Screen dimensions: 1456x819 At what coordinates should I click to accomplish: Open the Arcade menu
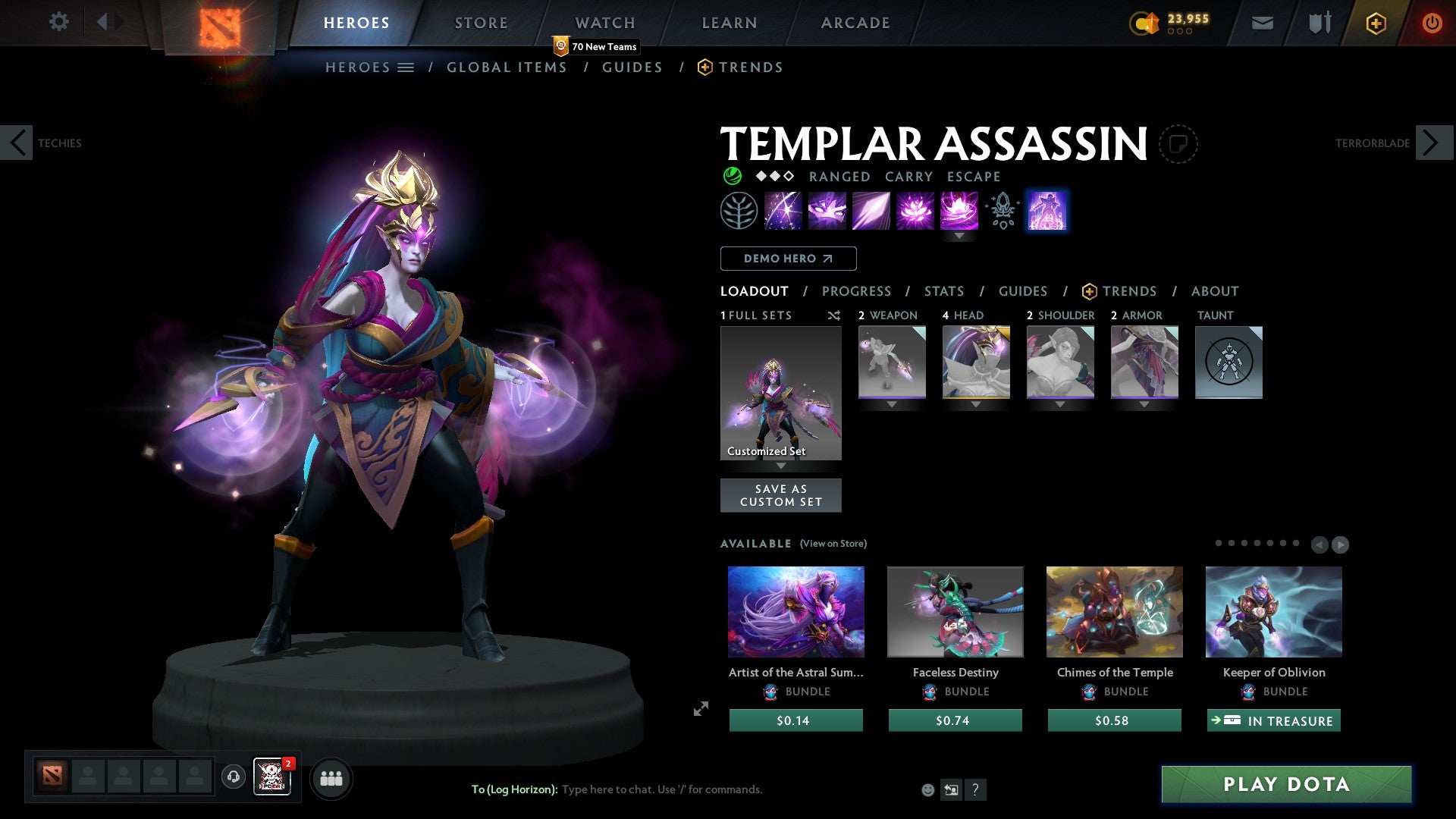(x=855, y=23)
